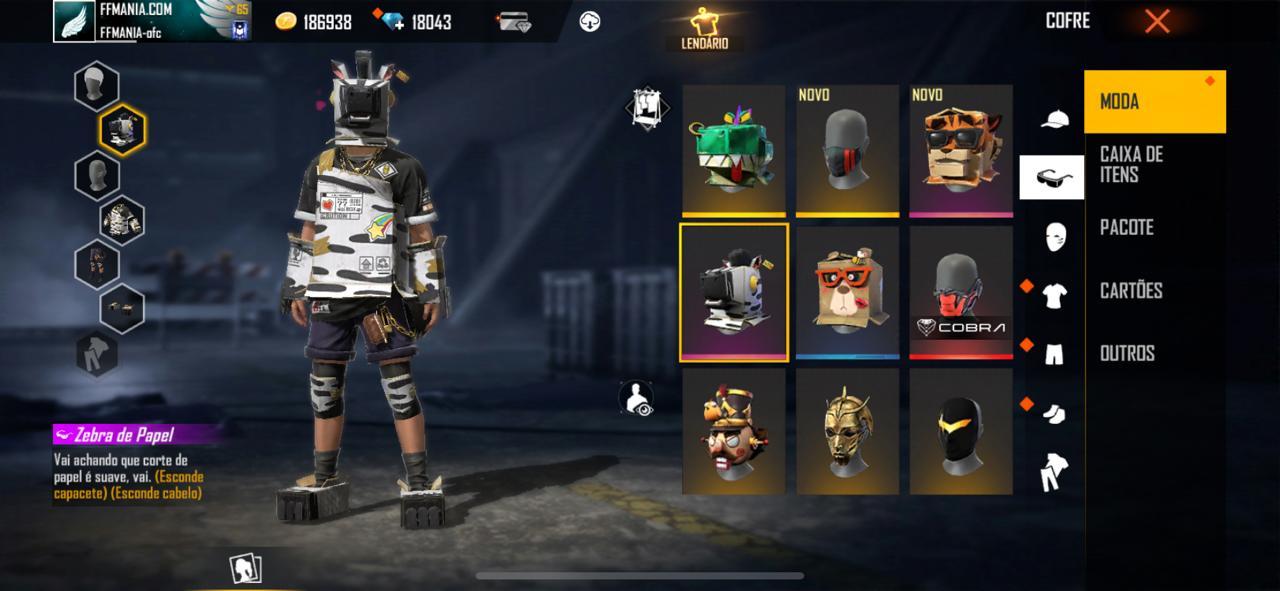Image resolution: width=1280 pixels, height=591 pixels.
Task: Toggle the character visibility eye icon
Action: [636, 397]
